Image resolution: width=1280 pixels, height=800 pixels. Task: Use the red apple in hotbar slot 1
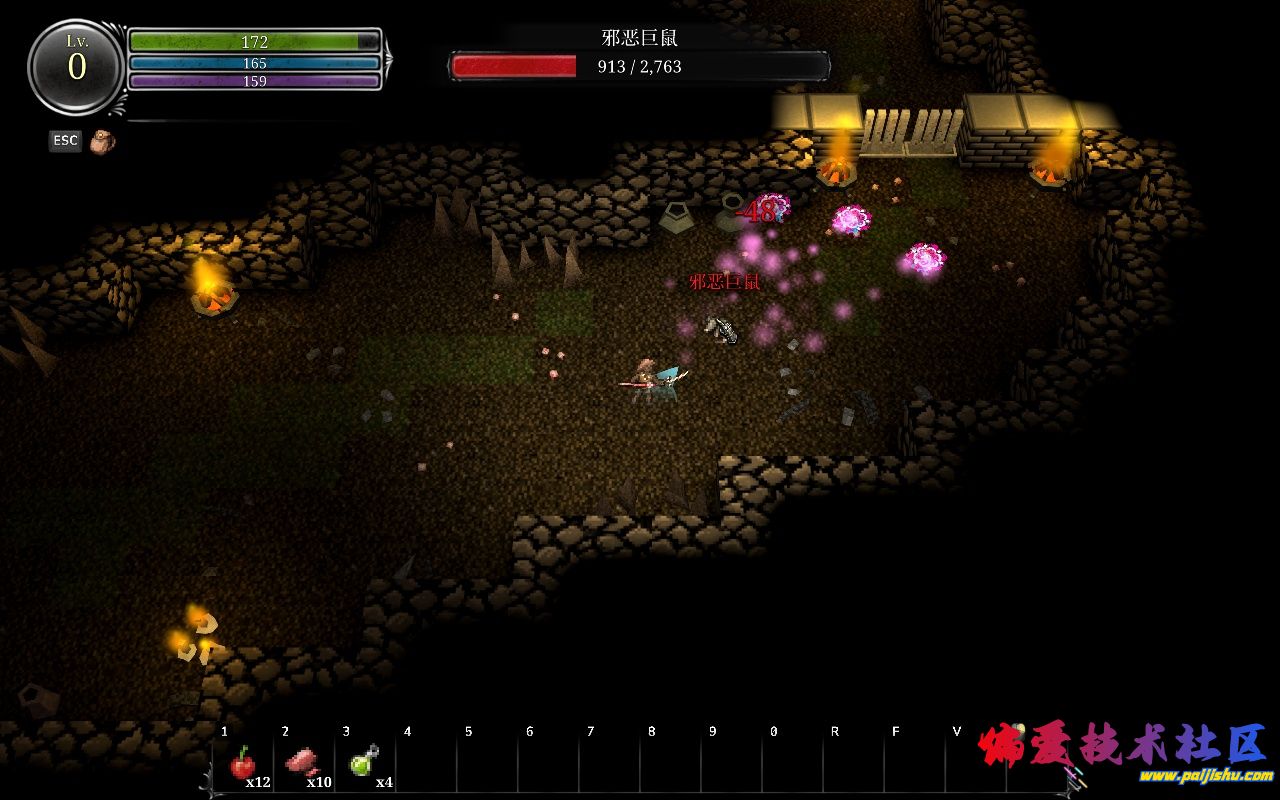[243, 765]
